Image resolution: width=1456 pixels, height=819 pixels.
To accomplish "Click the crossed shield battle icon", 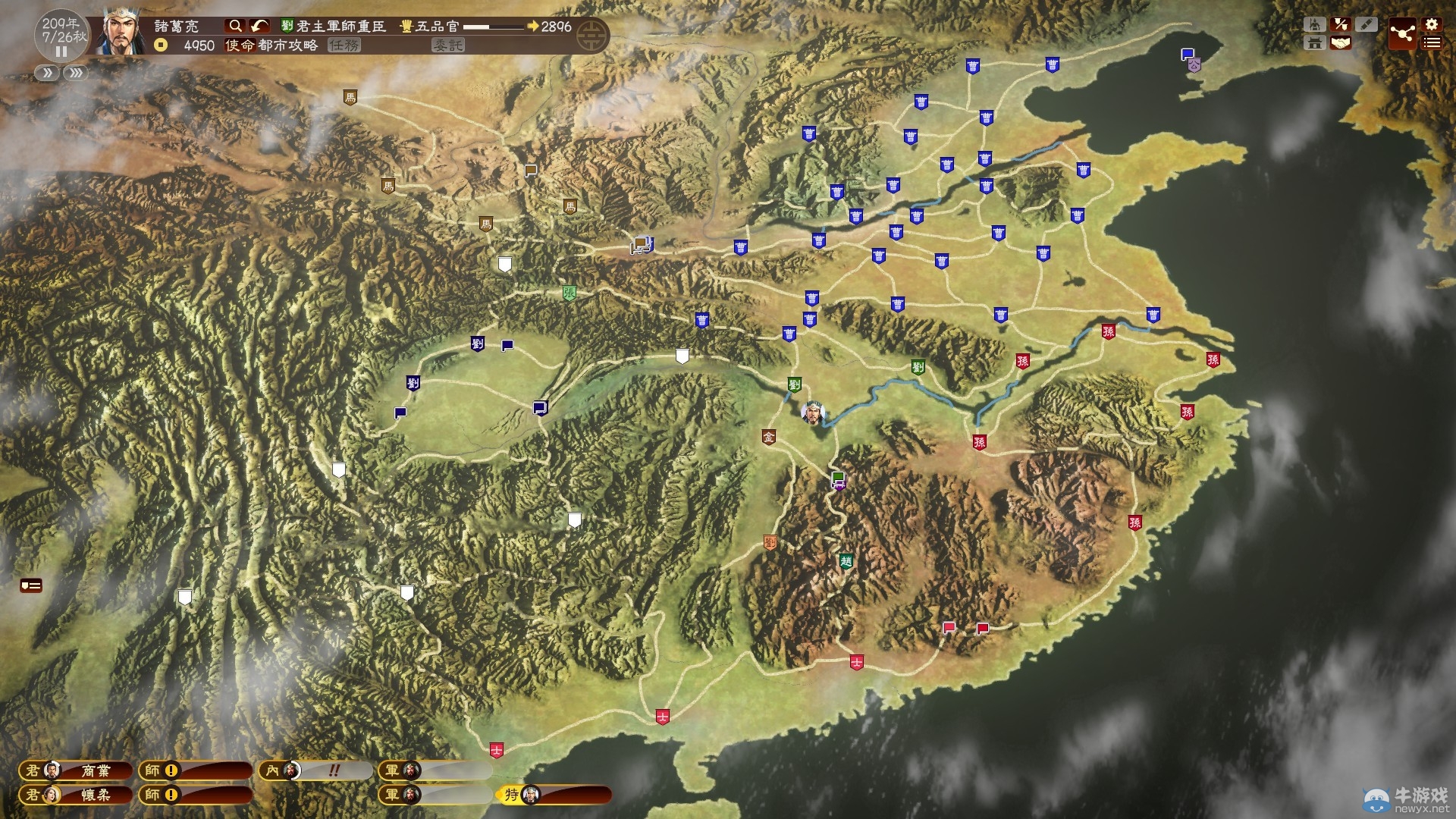I will pyautogui.click(x=1341, y=24).
